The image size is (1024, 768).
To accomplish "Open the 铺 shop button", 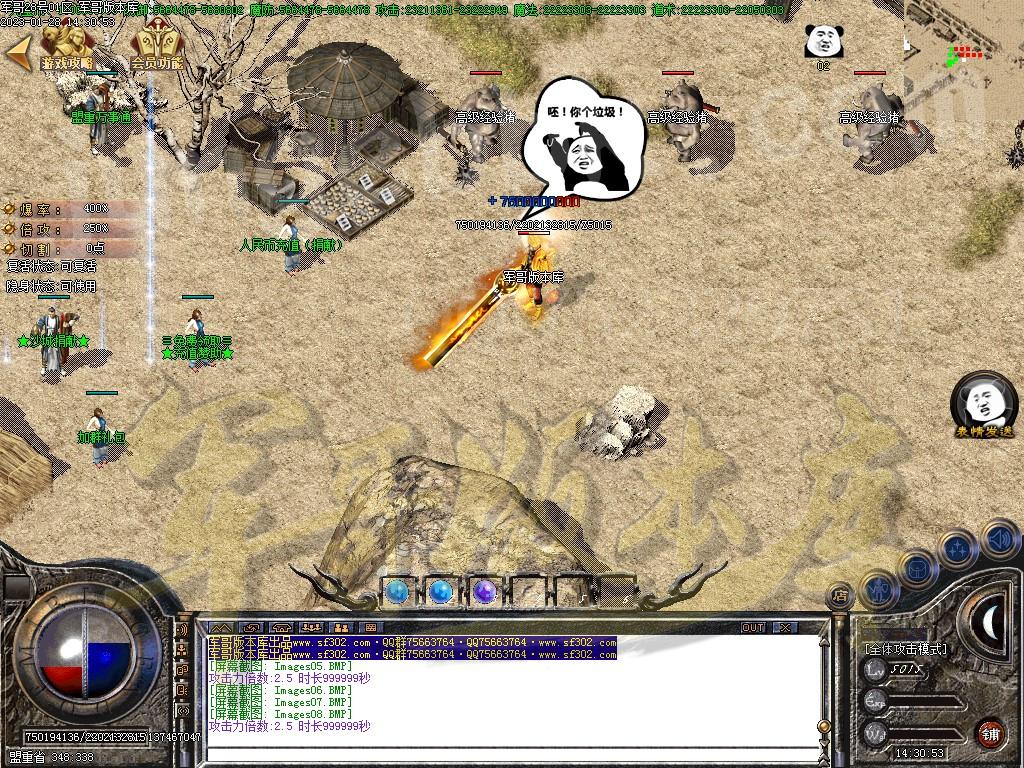I will (x=990, y=733).
